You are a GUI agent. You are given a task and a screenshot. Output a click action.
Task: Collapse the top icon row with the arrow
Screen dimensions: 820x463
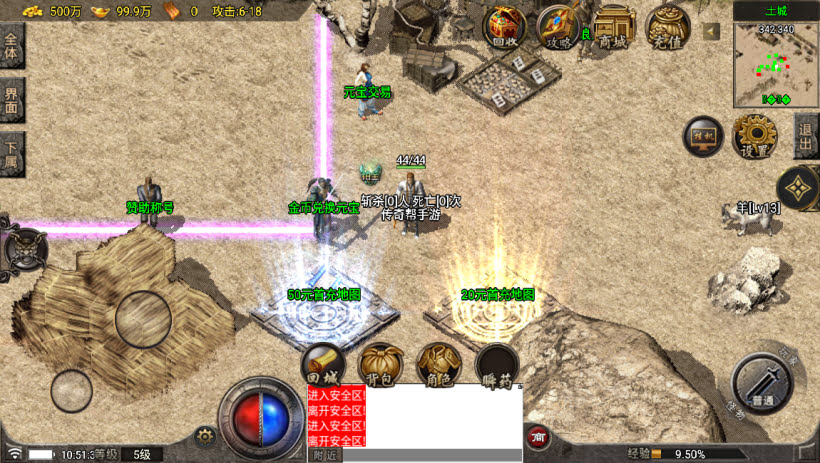click(711, 32)
